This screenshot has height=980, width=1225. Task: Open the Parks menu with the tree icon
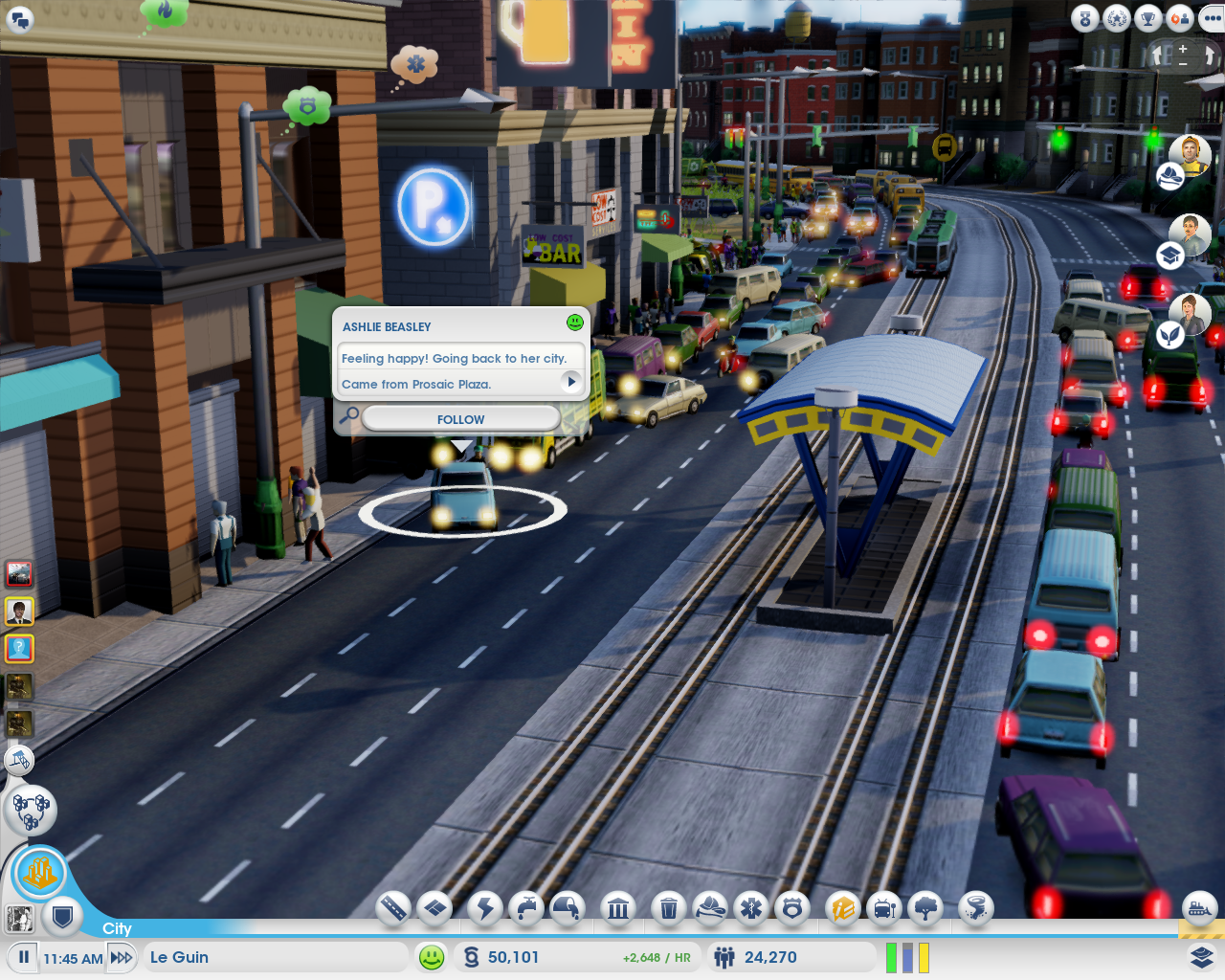pyautogui.click(x=925, y=909)
